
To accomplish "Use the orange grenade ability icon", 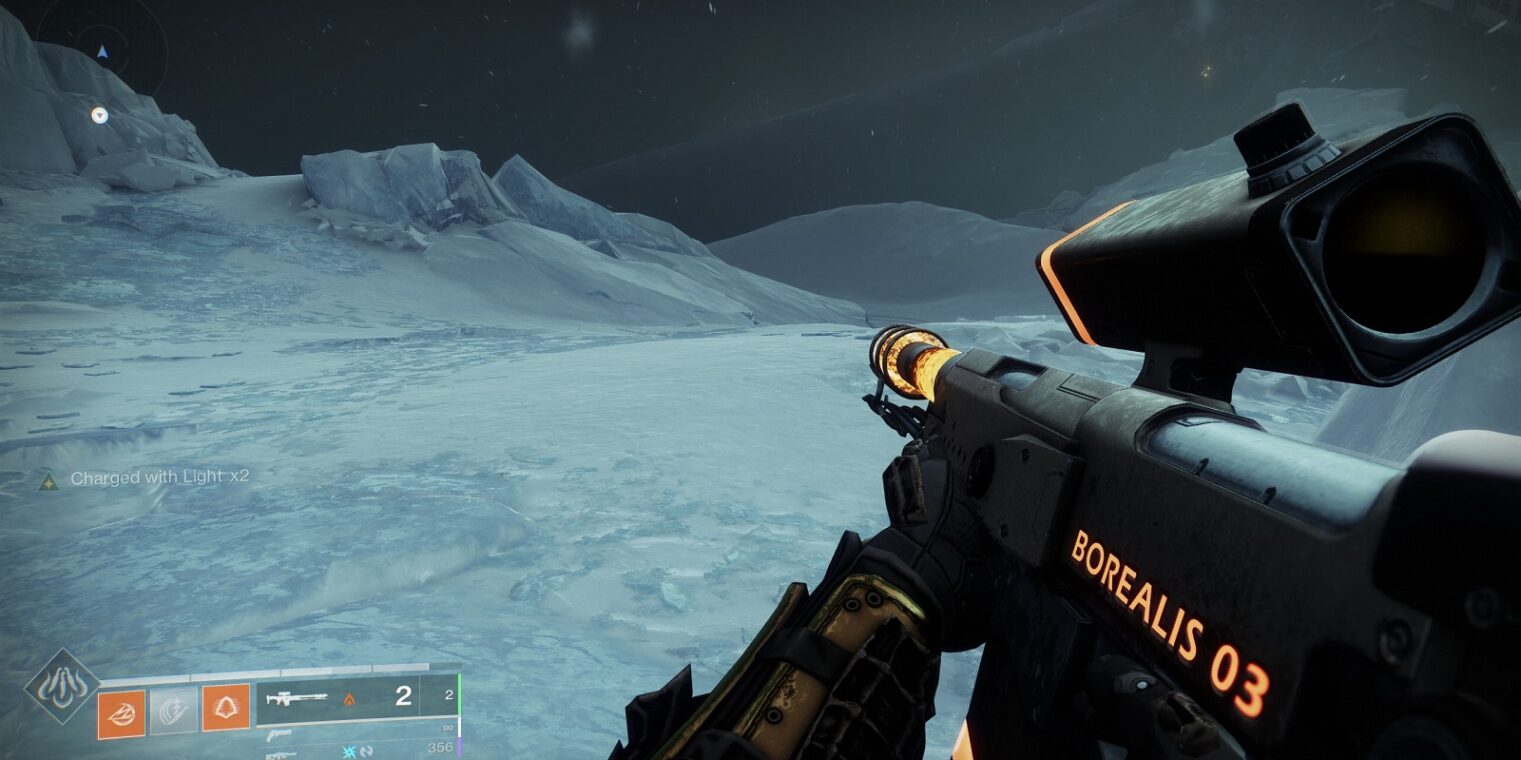I will tap(121, 713).
